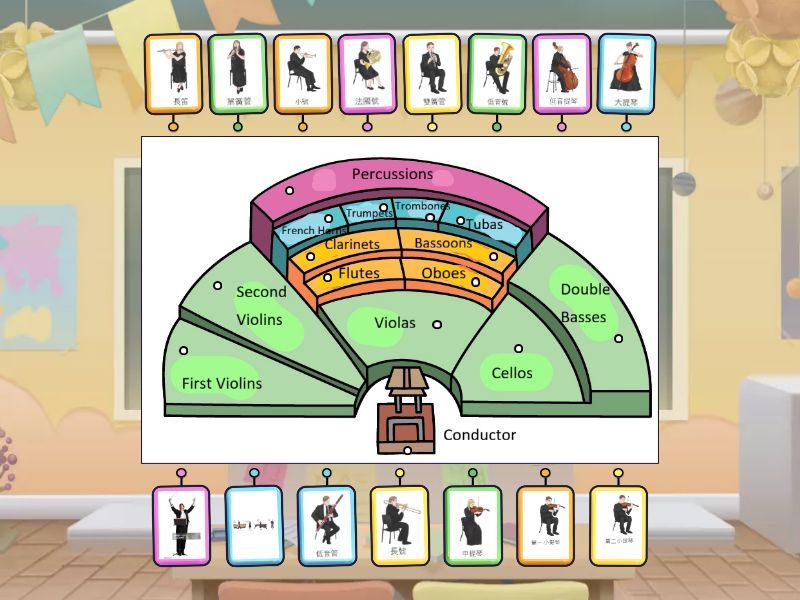This screenshot has height=600, width=800.
Task: Click the Conductor drop point on diagram
Action: coord(407,450)
